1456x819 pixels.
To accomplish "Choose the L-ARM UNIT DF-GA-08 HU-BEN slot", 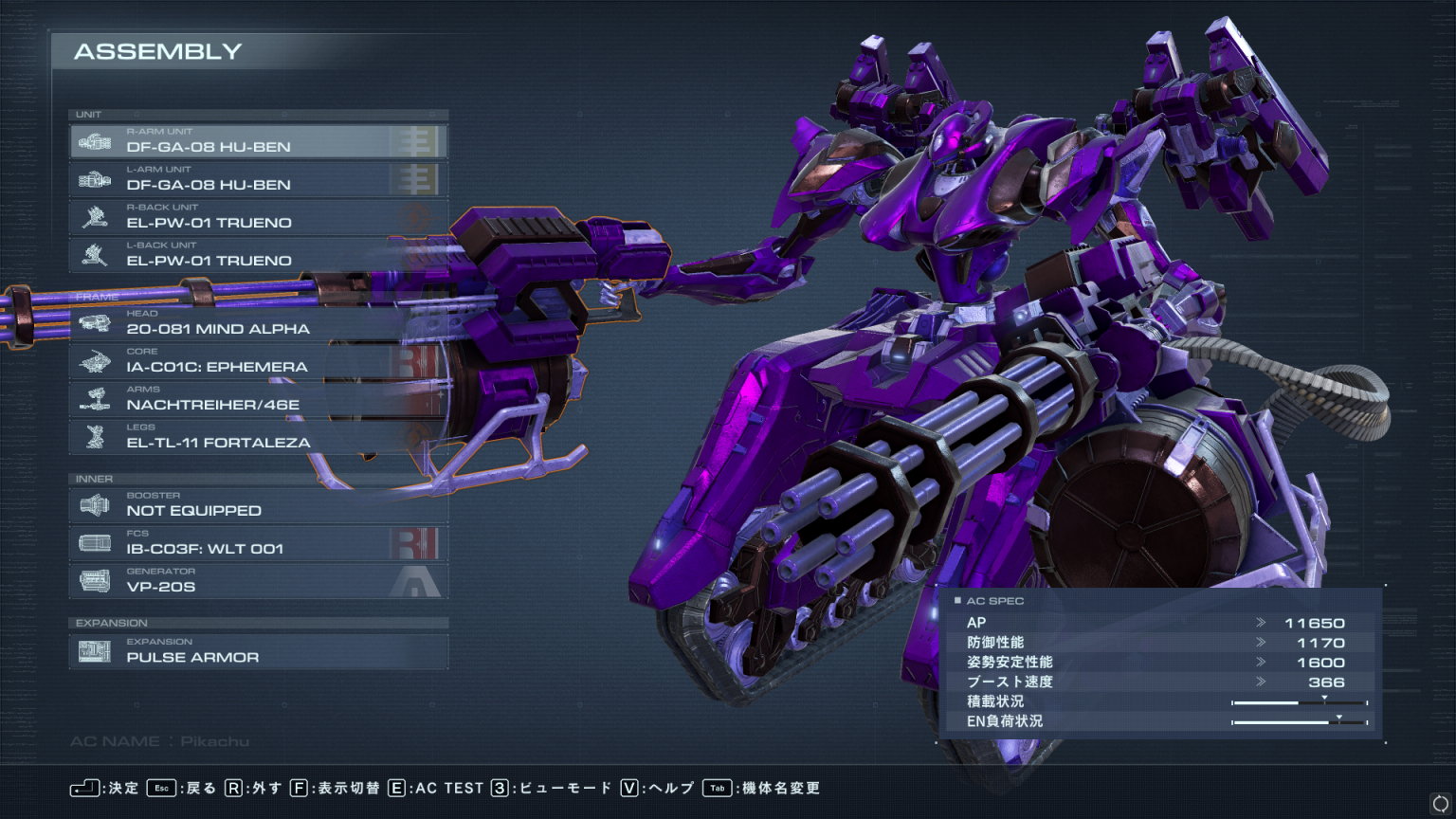I will [x=258, y=179].
